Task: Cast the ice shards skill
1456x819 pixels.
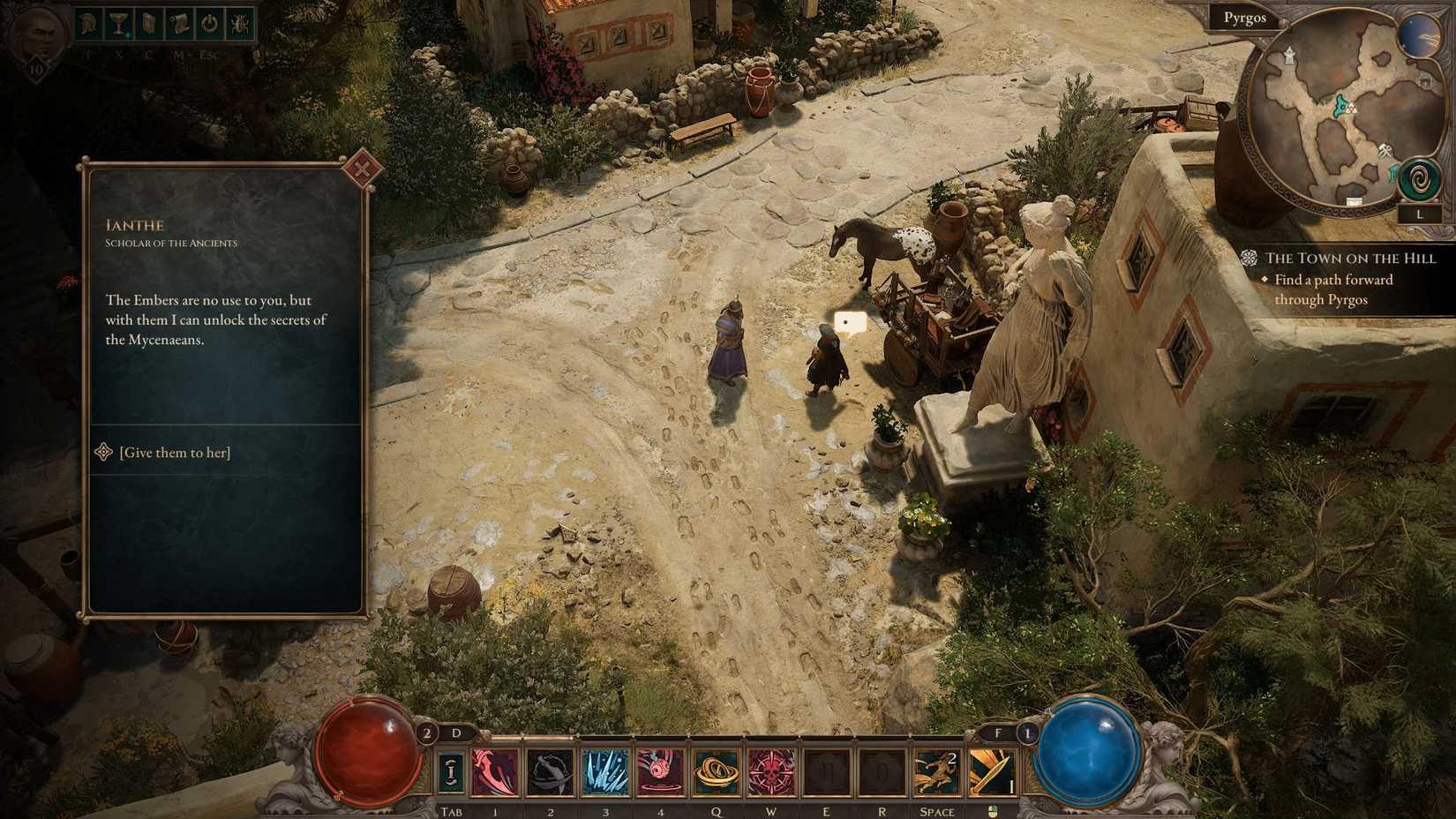Action: 605,772
